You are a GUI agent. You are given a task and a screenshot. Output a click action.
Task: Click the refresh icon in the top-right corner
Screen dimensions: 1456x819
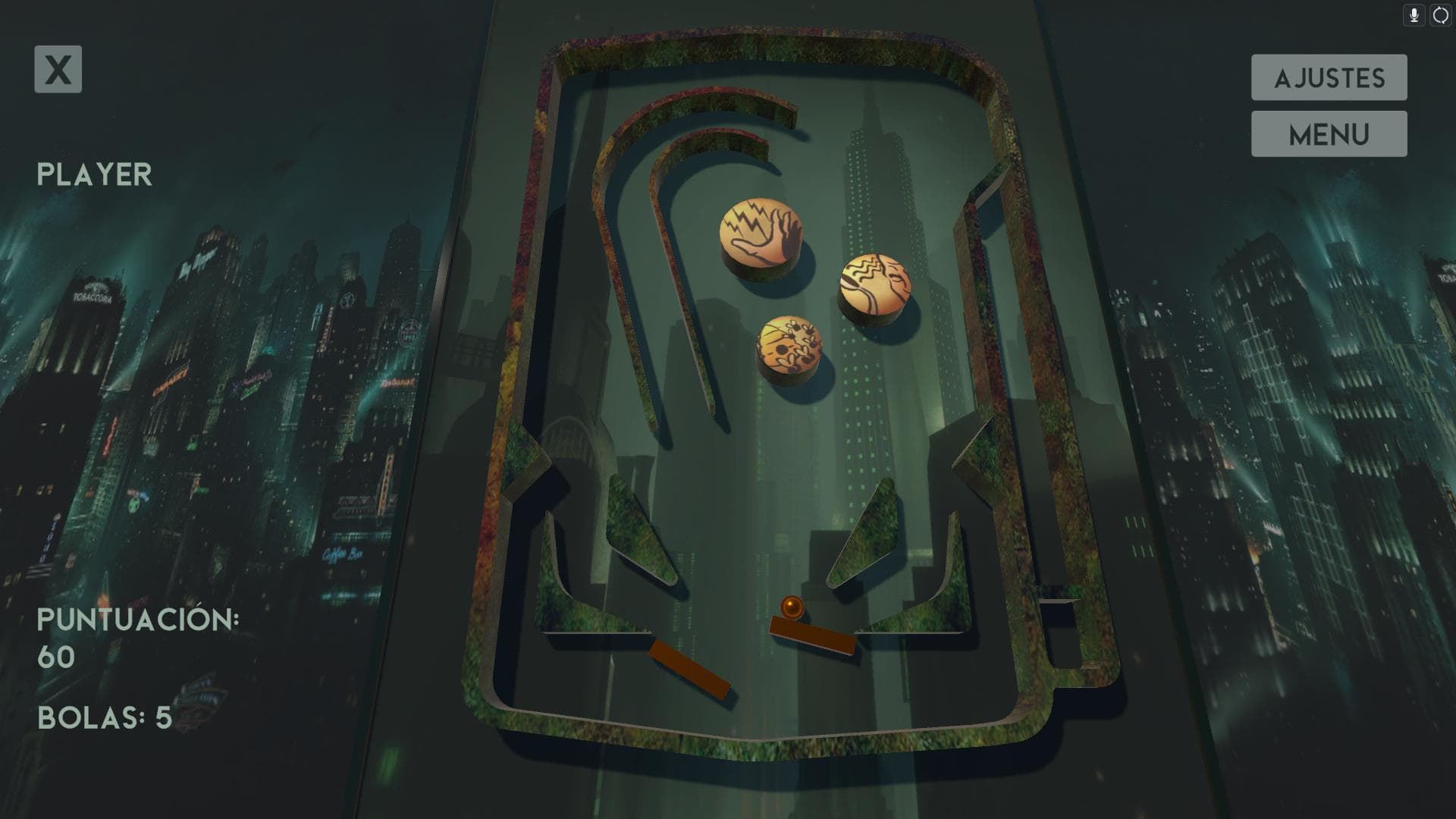(1439, 15)
